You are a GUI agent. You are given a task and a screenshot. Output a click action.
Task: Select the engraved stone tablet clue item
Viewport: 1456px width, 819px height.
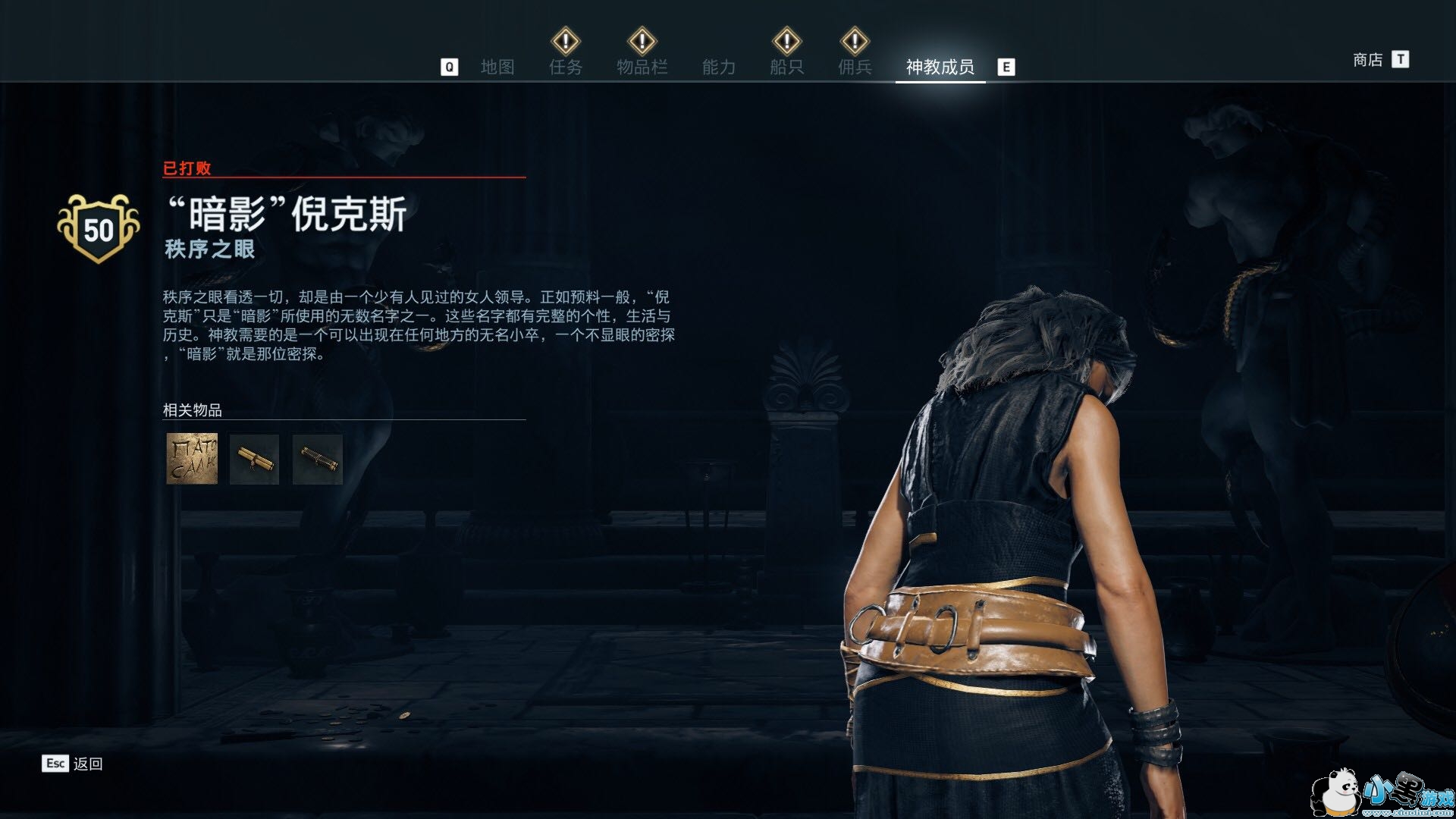pos(192,459)
